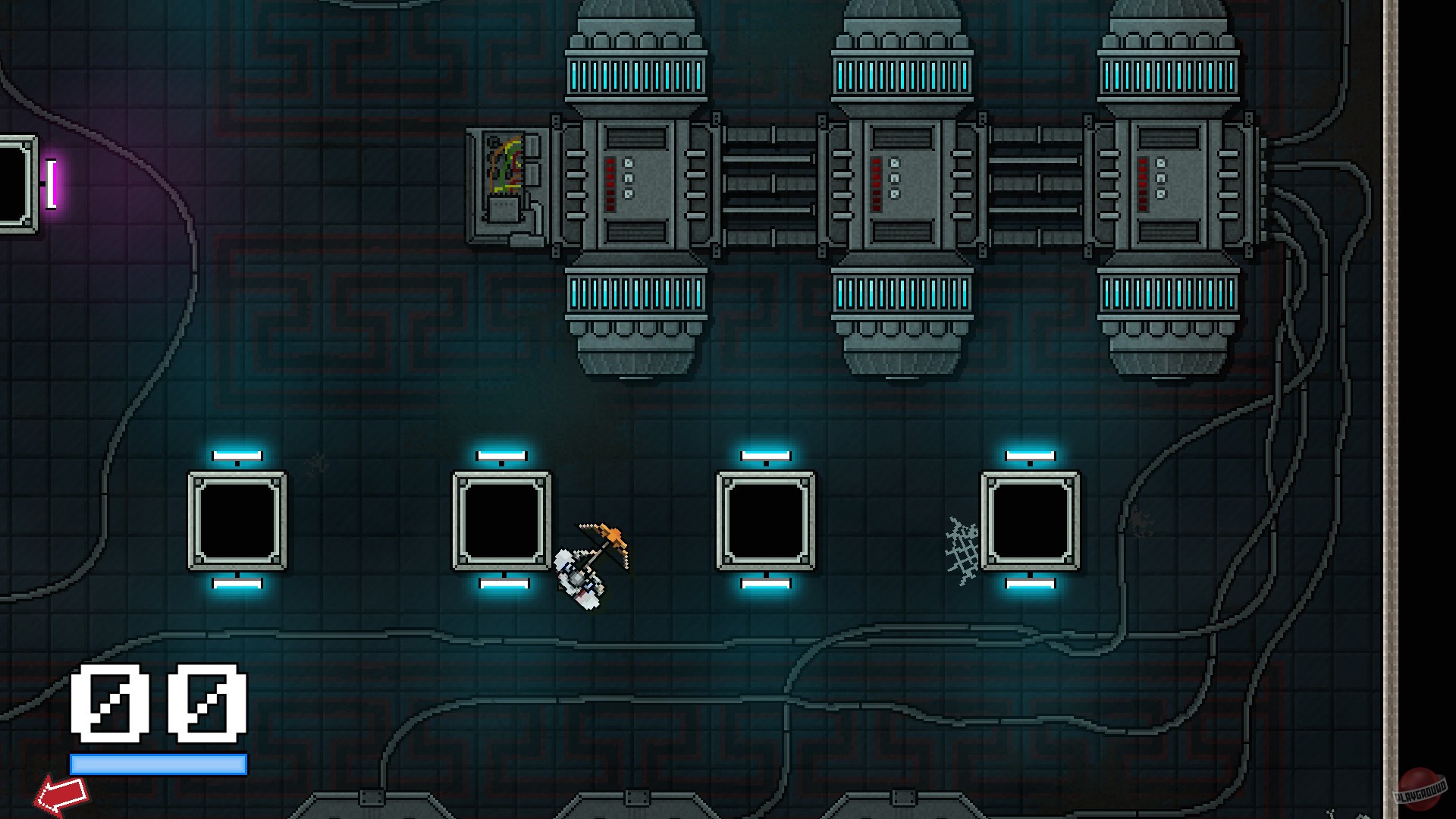Open the rightmost floor hatch near the web
The height and width of the screenshot is (819, 1456).
[1033, 519]
